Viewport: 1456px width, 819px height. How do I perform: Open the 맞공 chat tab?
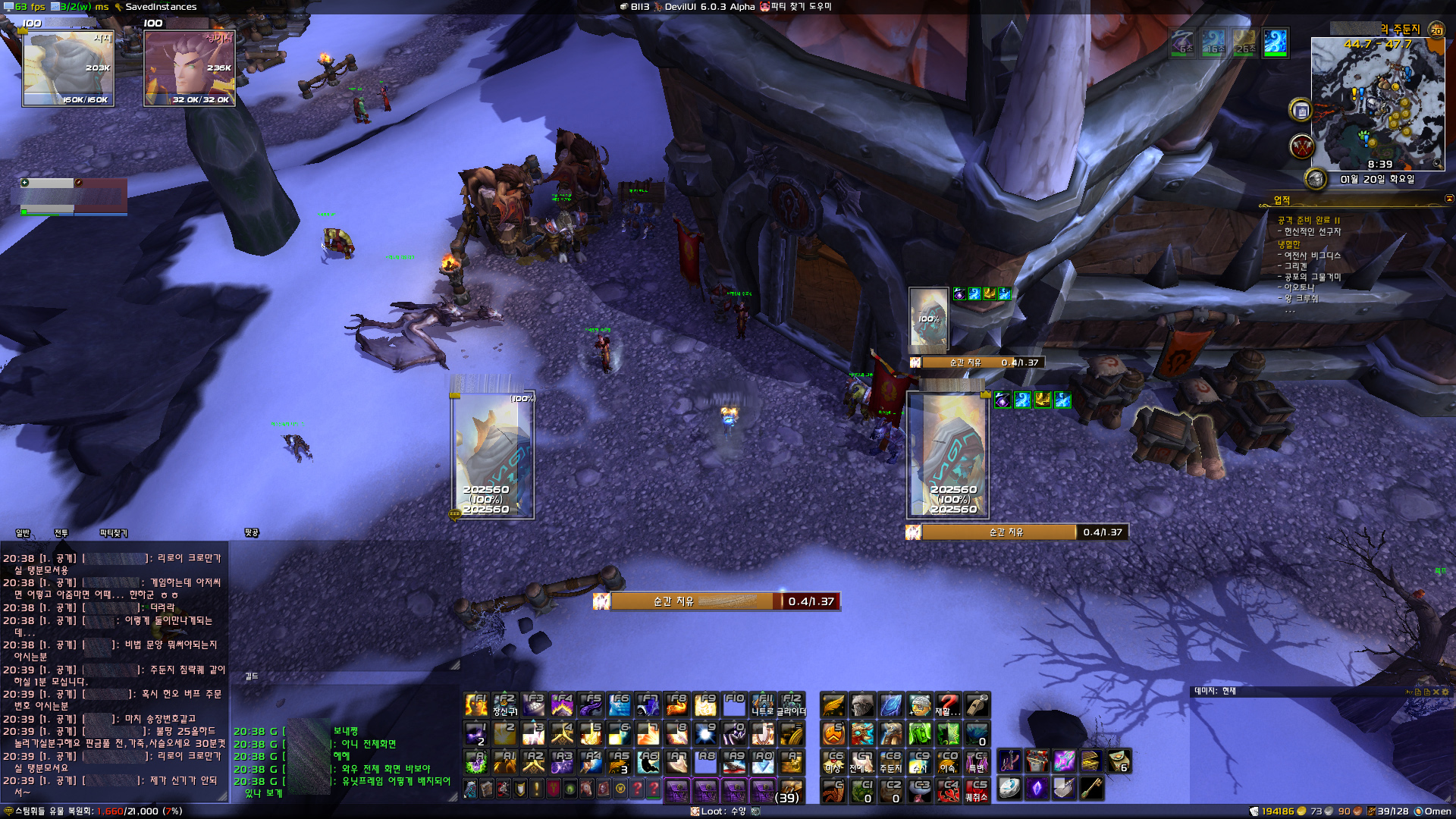252,533
